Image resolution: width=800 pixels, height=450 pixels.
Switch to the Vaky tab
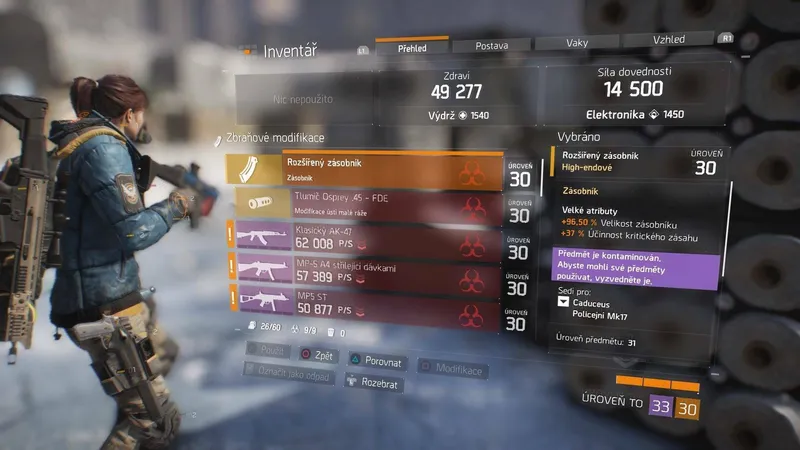coord(575,44)
